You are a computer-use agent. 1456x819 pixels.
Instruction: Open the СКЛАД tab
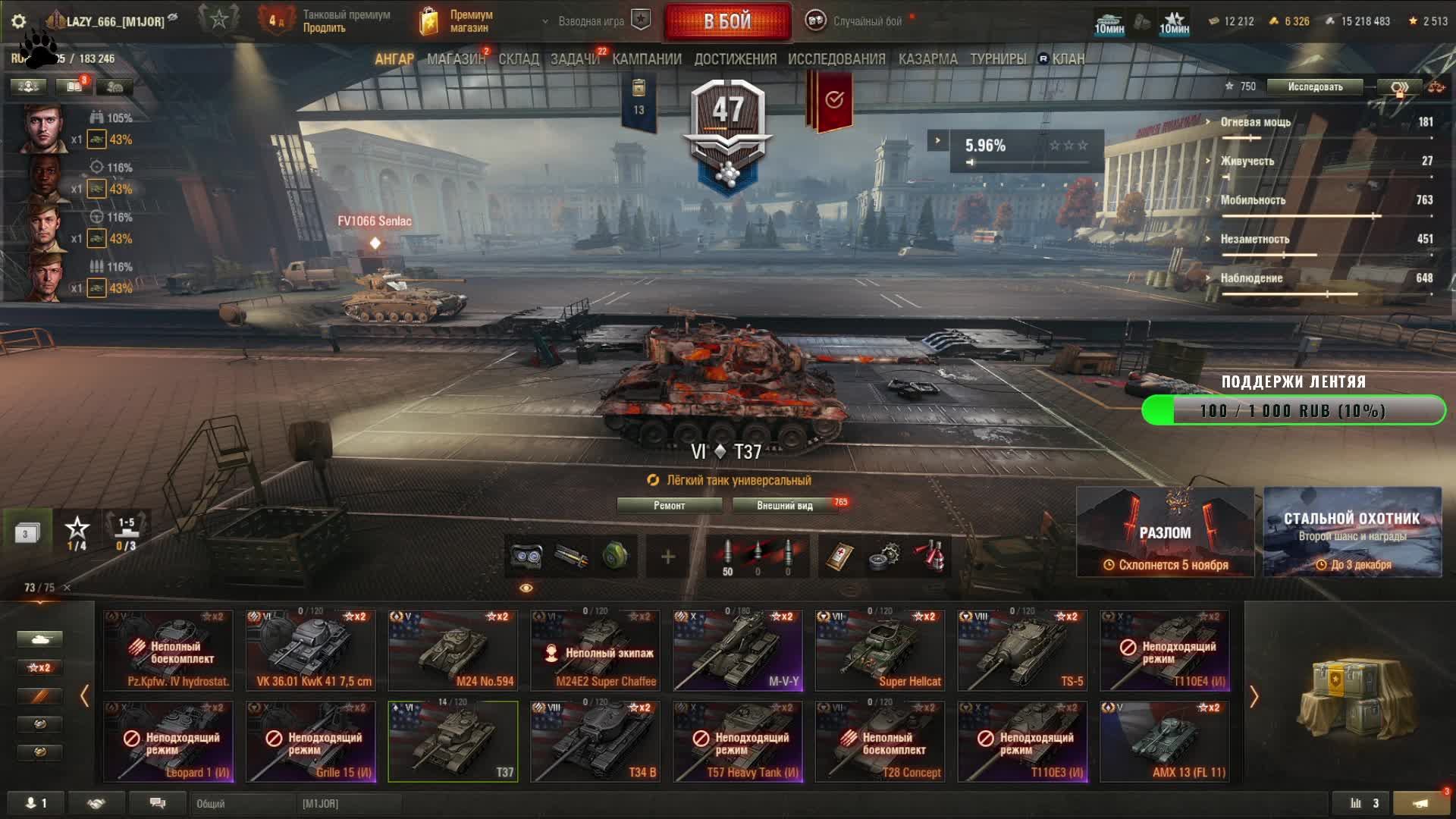pos(519,59)
